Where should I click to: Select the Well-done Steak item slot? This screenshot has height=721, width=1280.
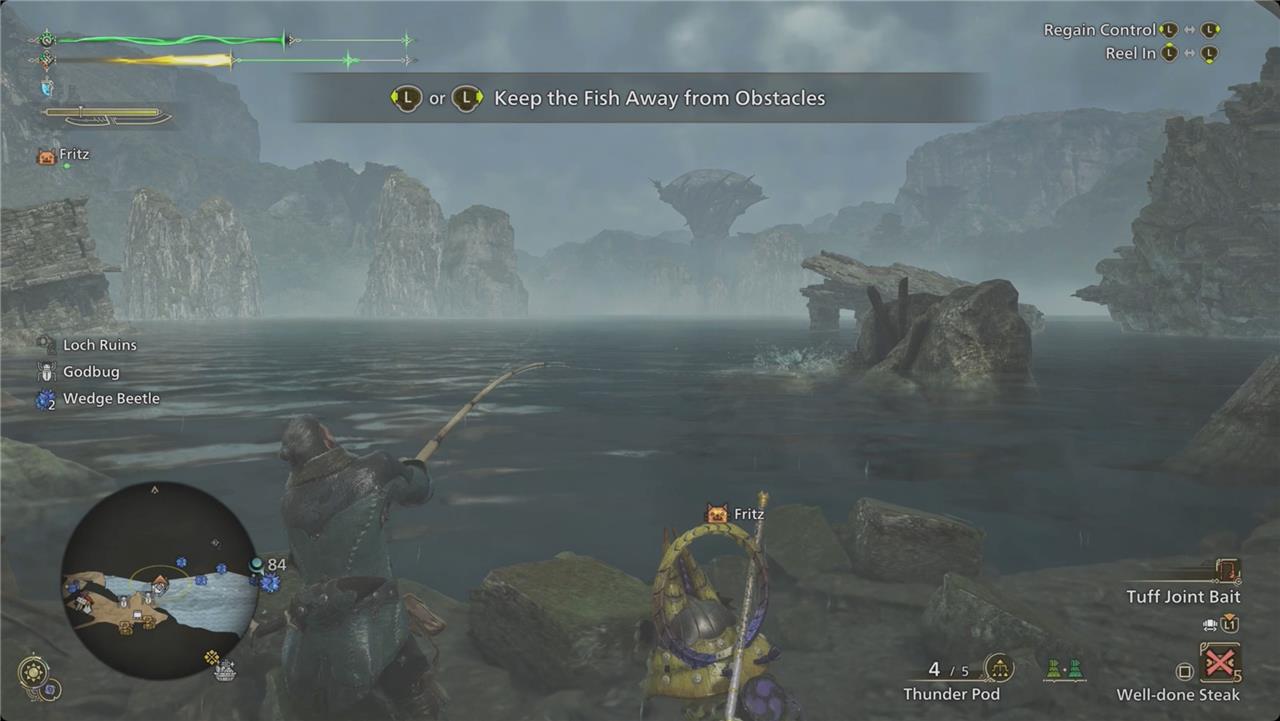pyautogui.click(x=1220, y=662)
